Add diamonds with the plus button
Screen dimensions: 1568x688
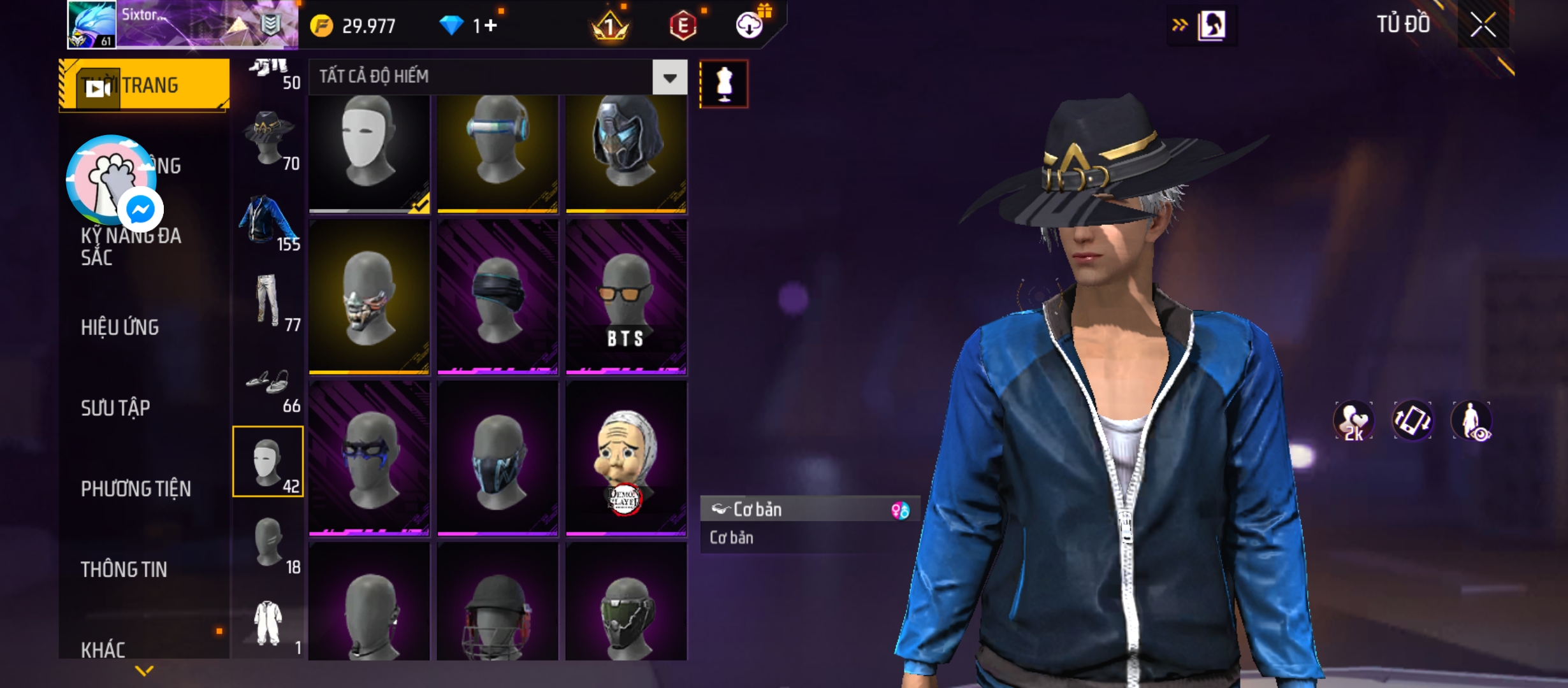[x=491, y=25]
